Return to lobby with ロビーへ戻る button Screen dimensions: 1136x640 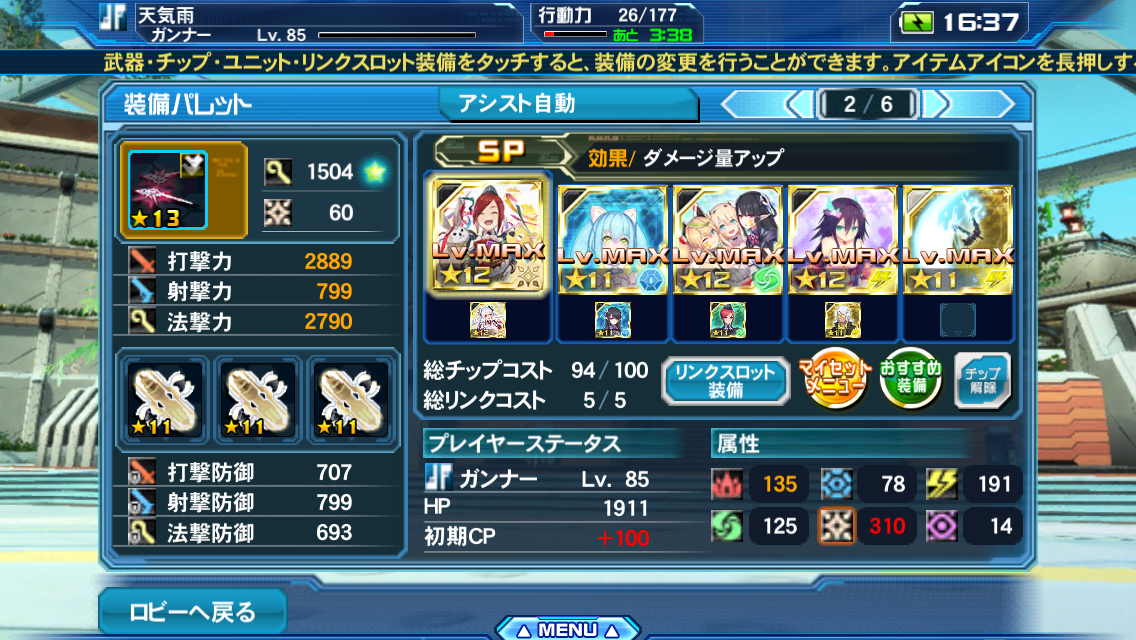point(192,610)
